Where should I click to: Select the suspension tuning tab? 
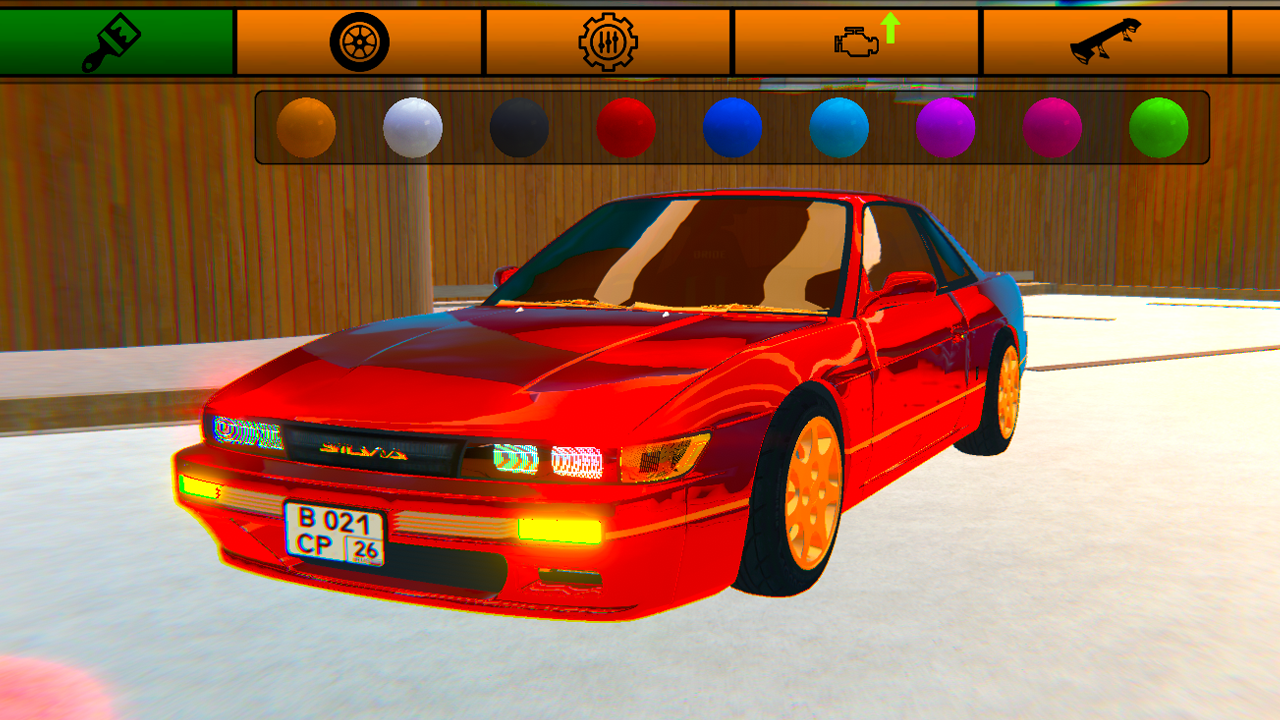click(610, 40)
